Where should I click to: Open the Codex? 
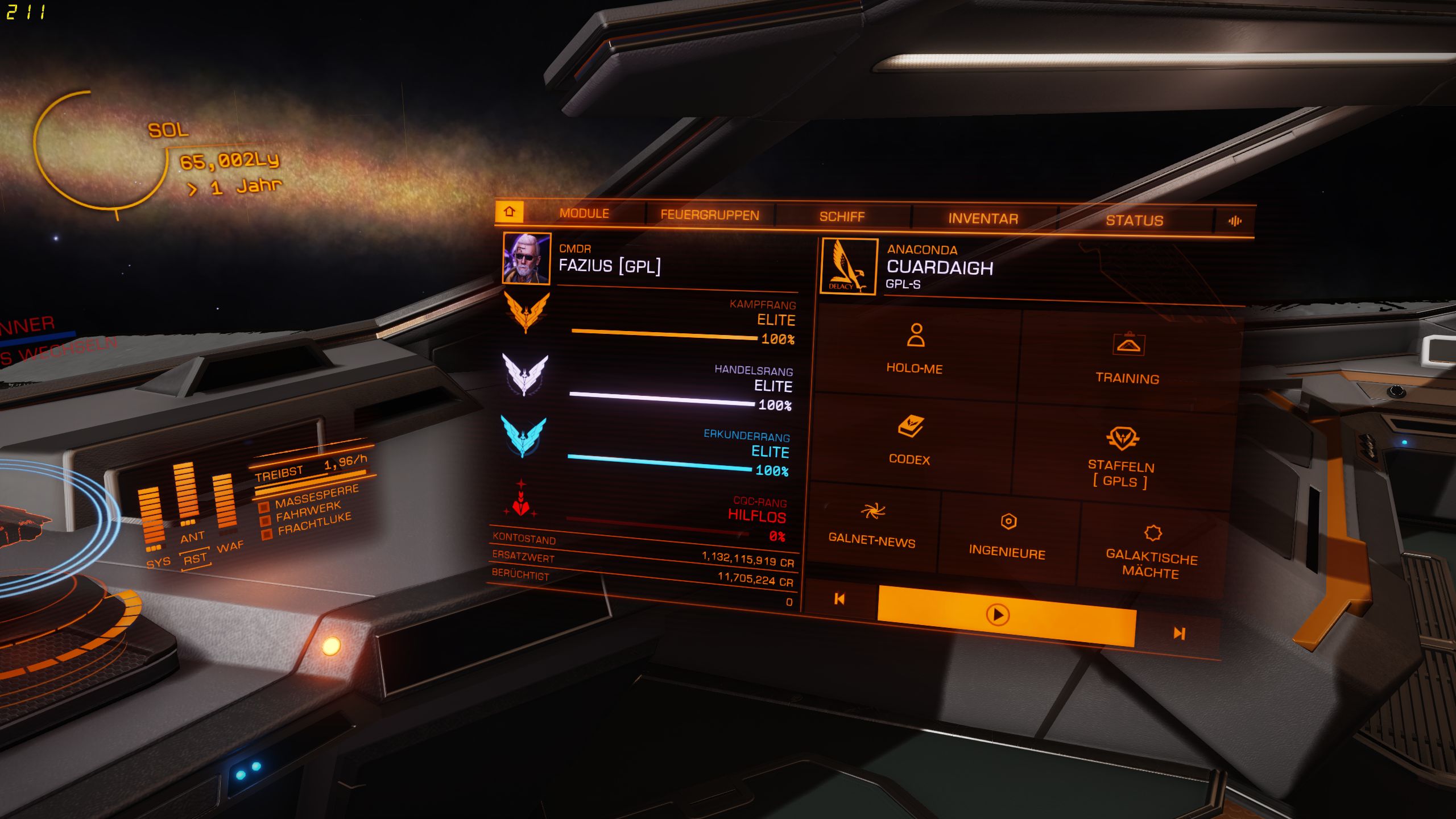coord(910,441)
